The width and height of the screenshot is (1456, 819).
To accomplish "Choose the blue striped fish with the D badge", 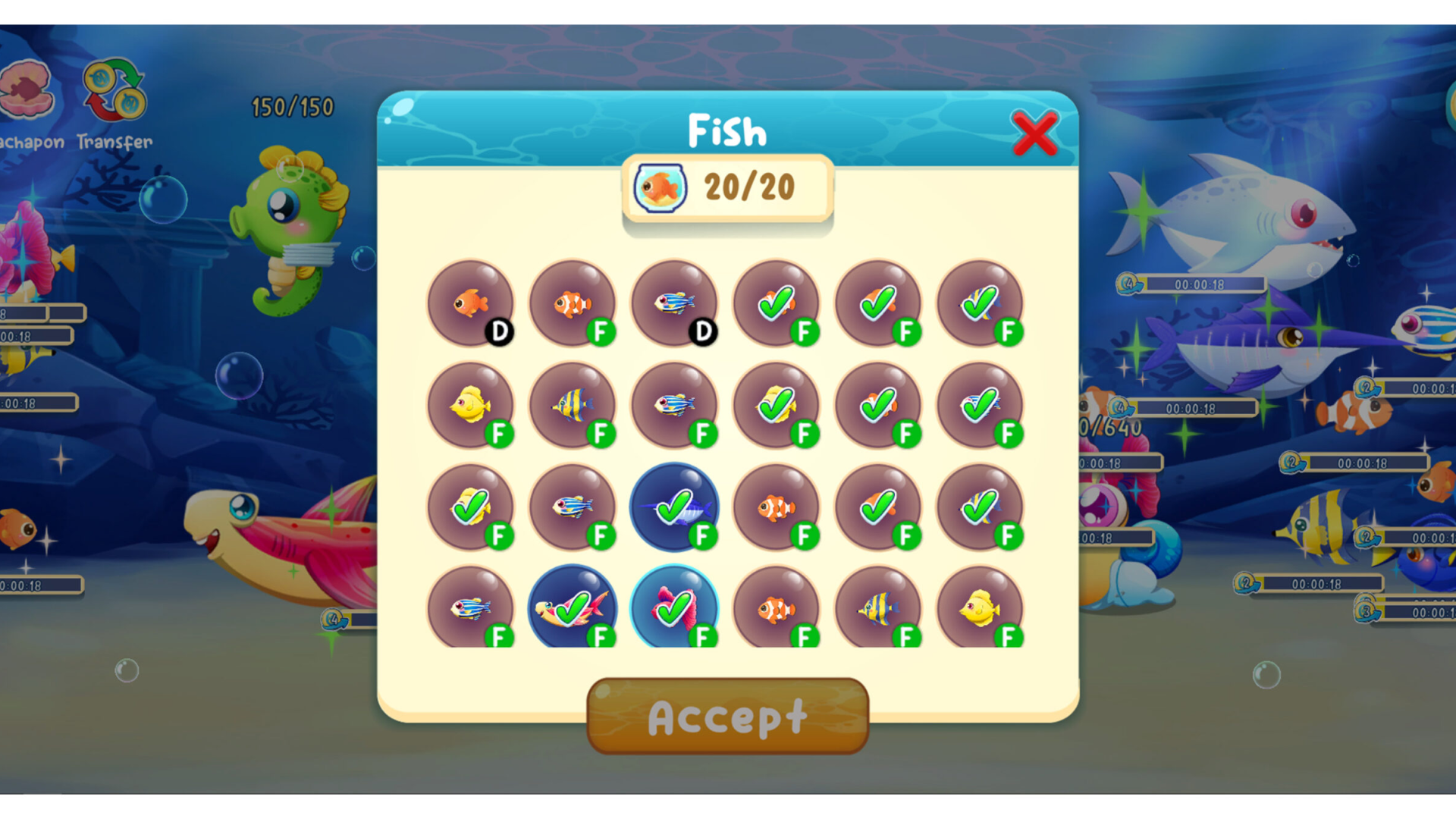I will [x=674, y=303].
